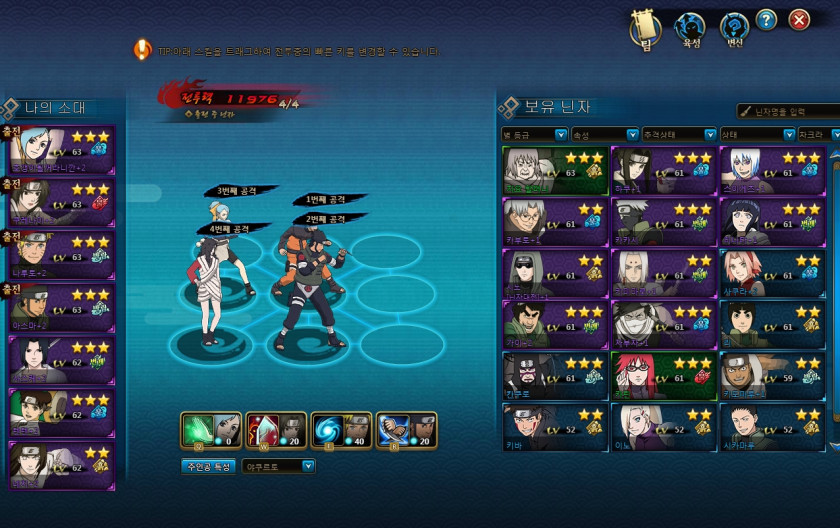Viewport: 840px width, 528px height.
Task: Open the 변신 (transform) menu icon
Action: pos(734,28)
